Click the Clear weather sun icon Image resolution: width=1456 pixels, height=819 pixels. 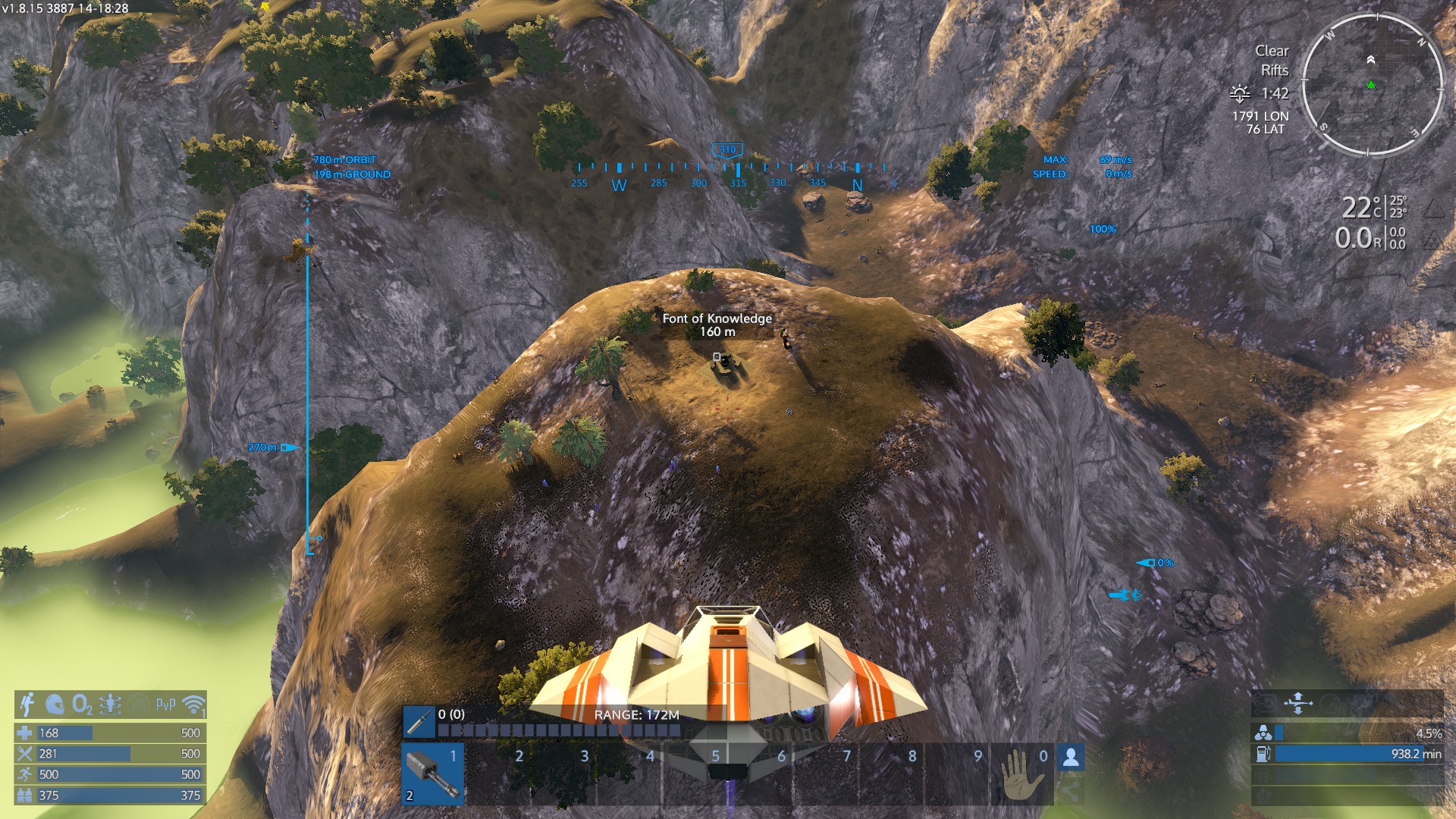click(1240, 93)
